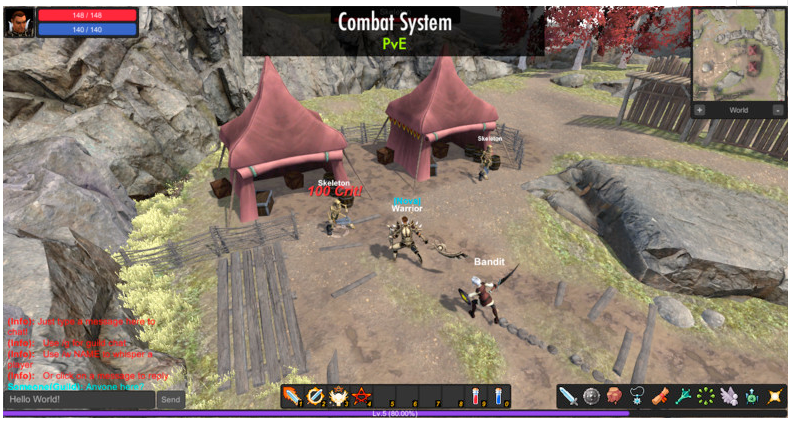This screenshot has height=424, width=796.
Task: Open the green dotted ring menu icon
Action: point(707,396)
